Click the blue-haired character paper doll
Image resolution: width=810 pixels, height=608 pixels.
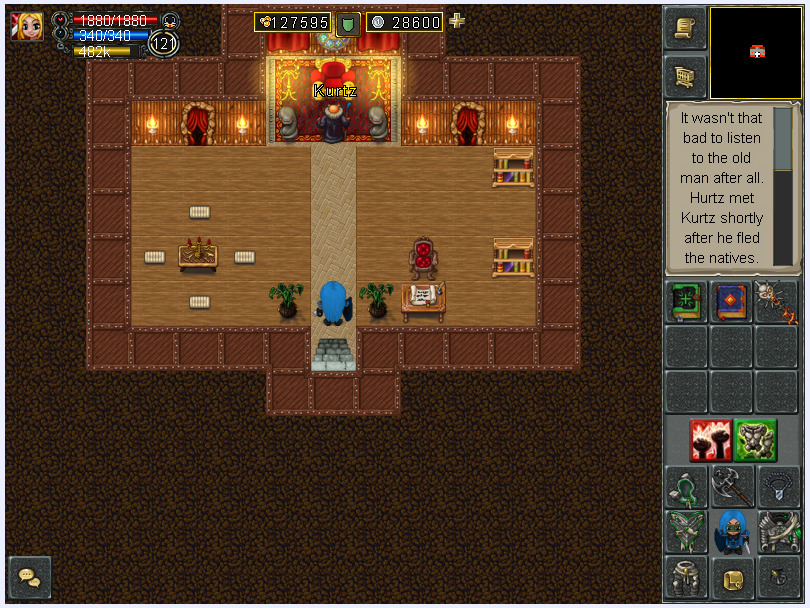(732, 532)
